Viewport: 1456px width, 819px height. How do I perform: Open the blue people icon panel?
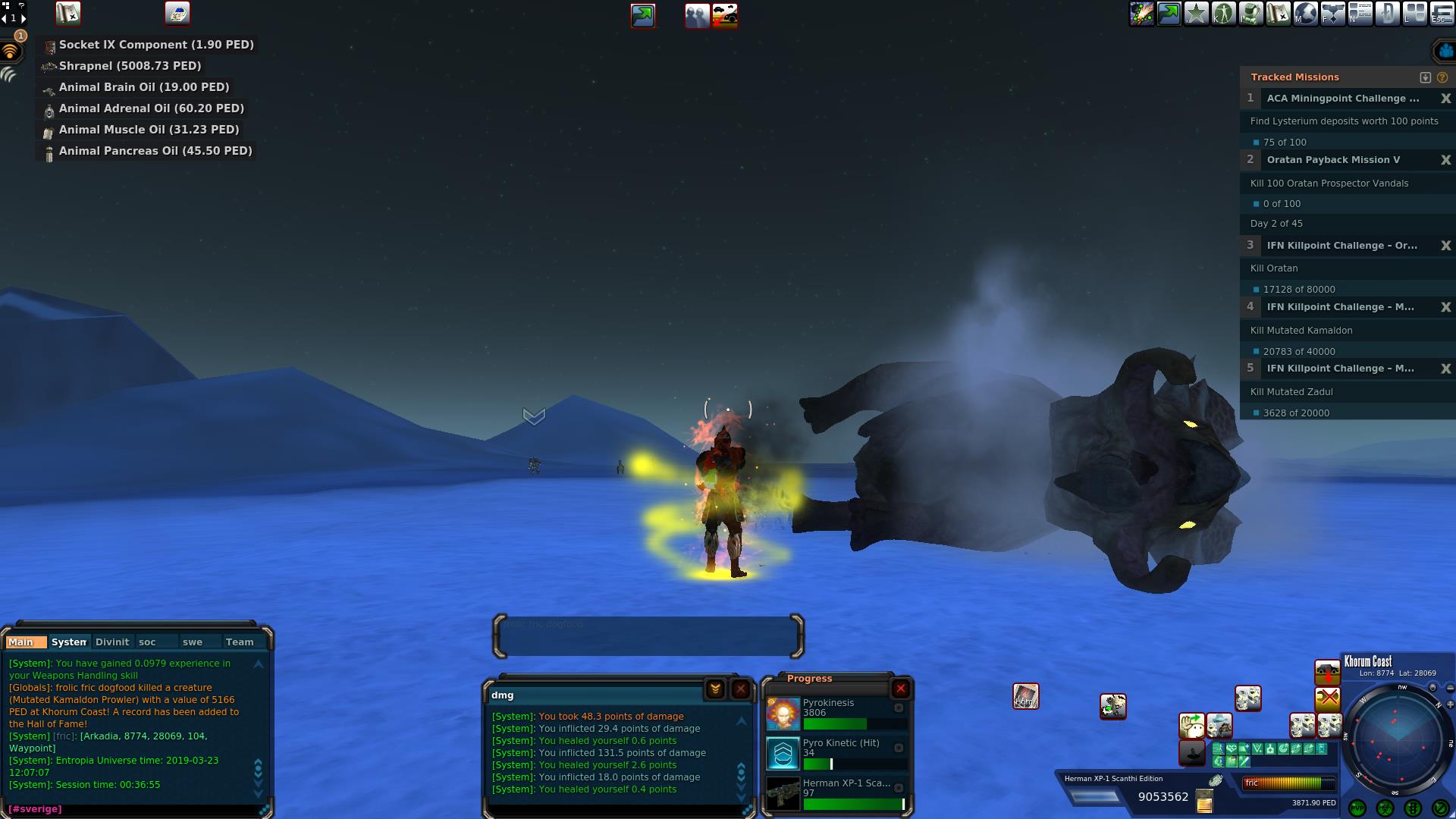pyautogui.click(x=1445, y=52)
